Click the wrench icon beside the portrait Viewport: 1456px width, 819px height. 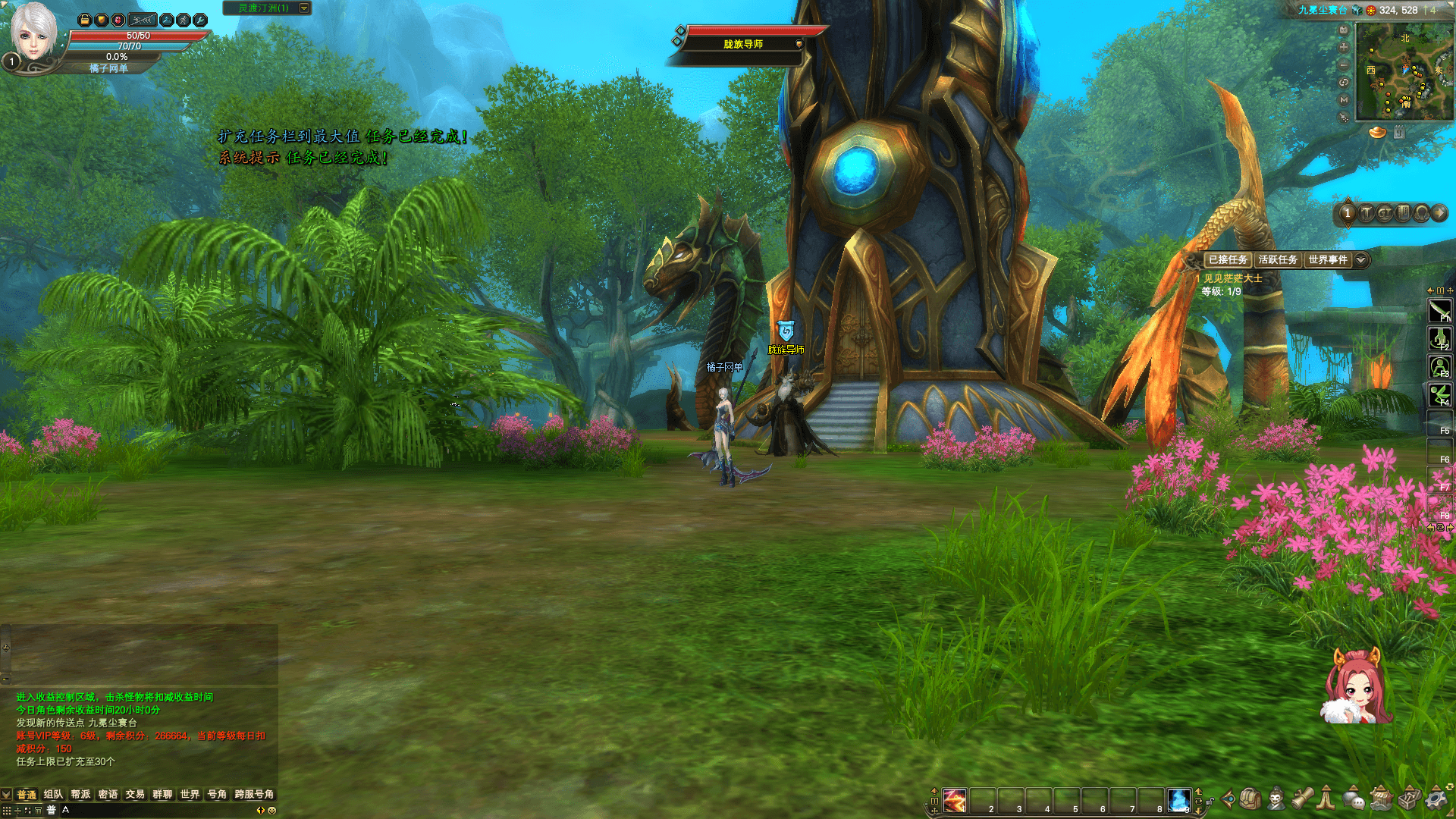pos(200,20)
